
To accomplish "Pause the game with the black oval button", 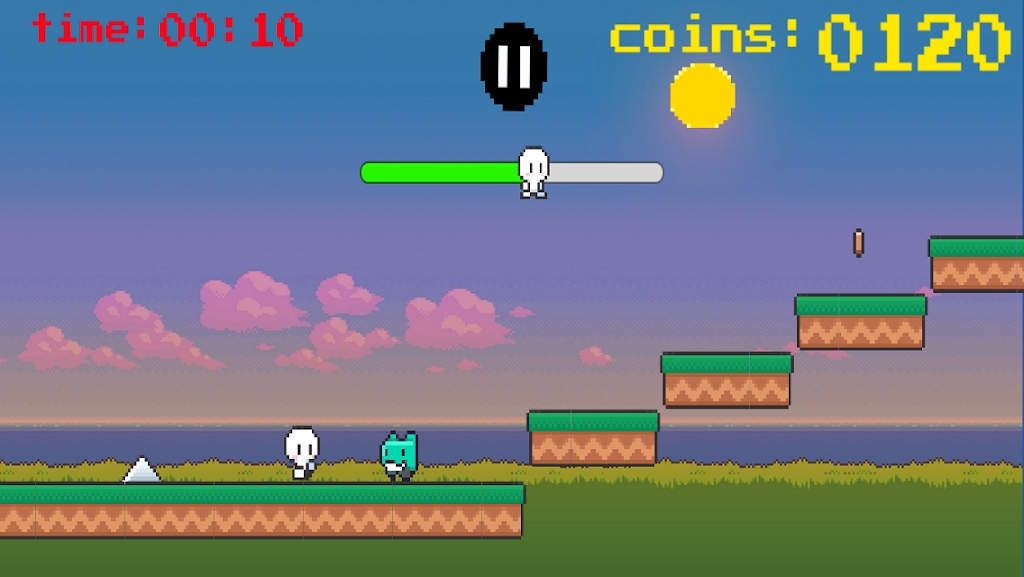I will click(x=514, y=66).
